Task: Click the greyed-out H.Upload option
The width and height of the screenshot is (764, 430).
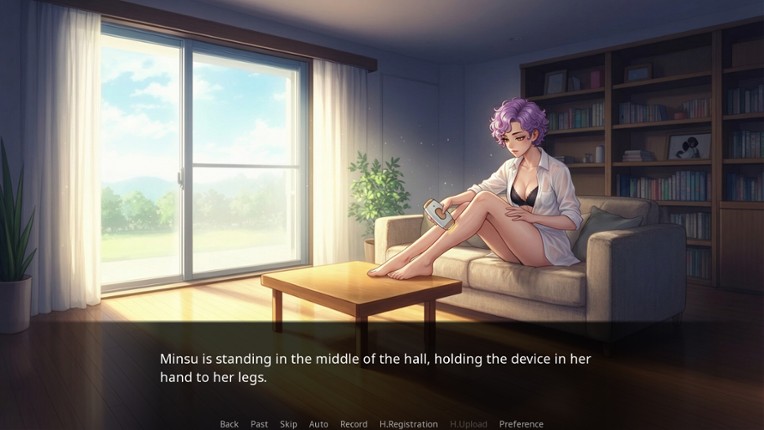Action: (x=468, y=424)
